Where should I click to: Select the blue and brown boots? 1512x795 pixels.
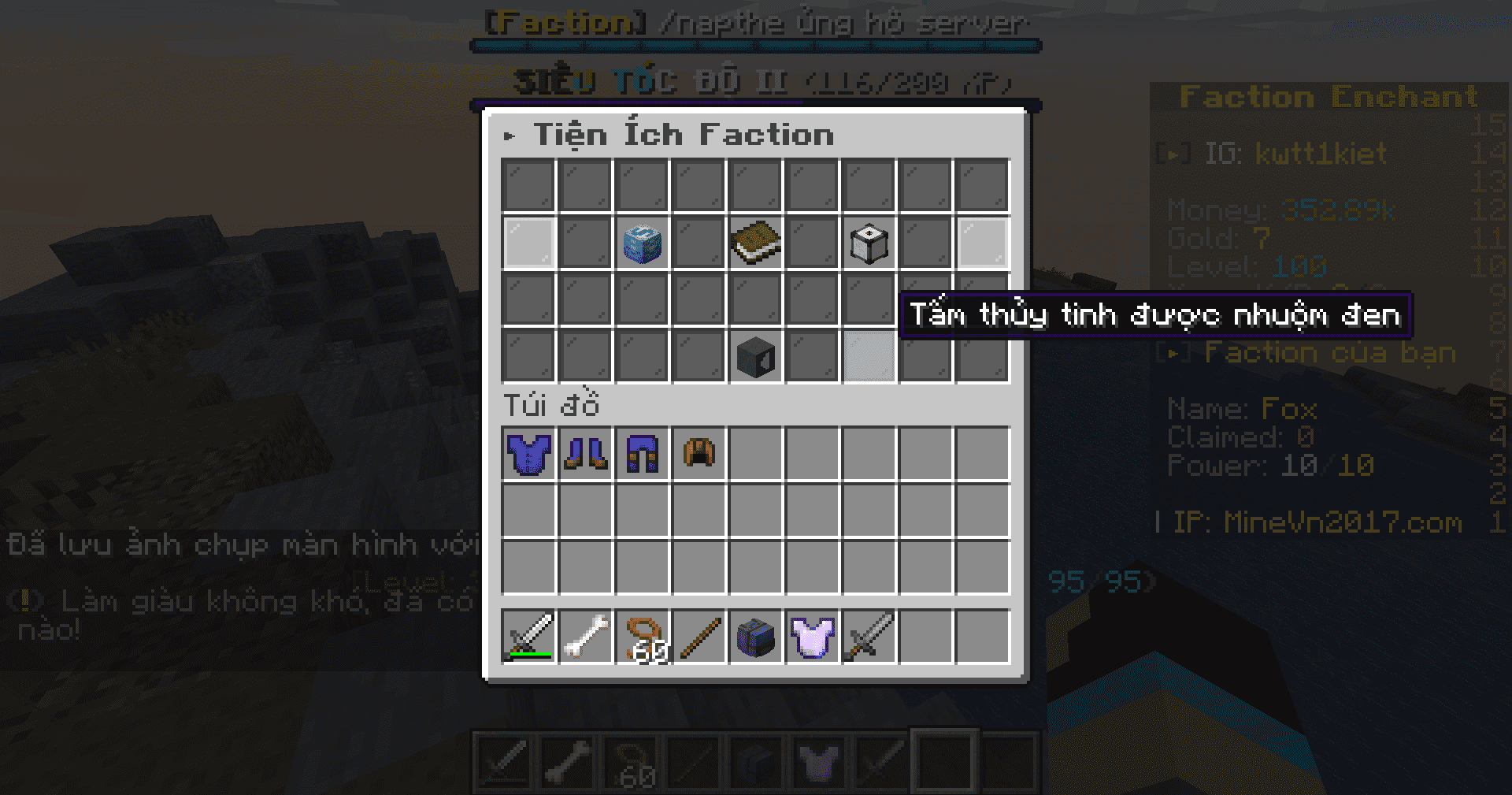tap(585, 455)
